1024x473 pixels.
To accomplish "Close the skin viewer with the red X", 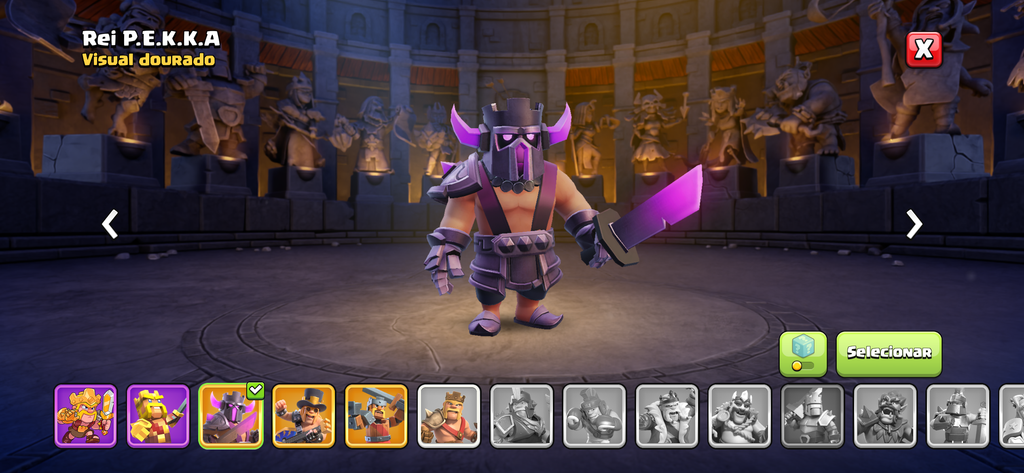I will pyautogui.click(x=924, y=49).
